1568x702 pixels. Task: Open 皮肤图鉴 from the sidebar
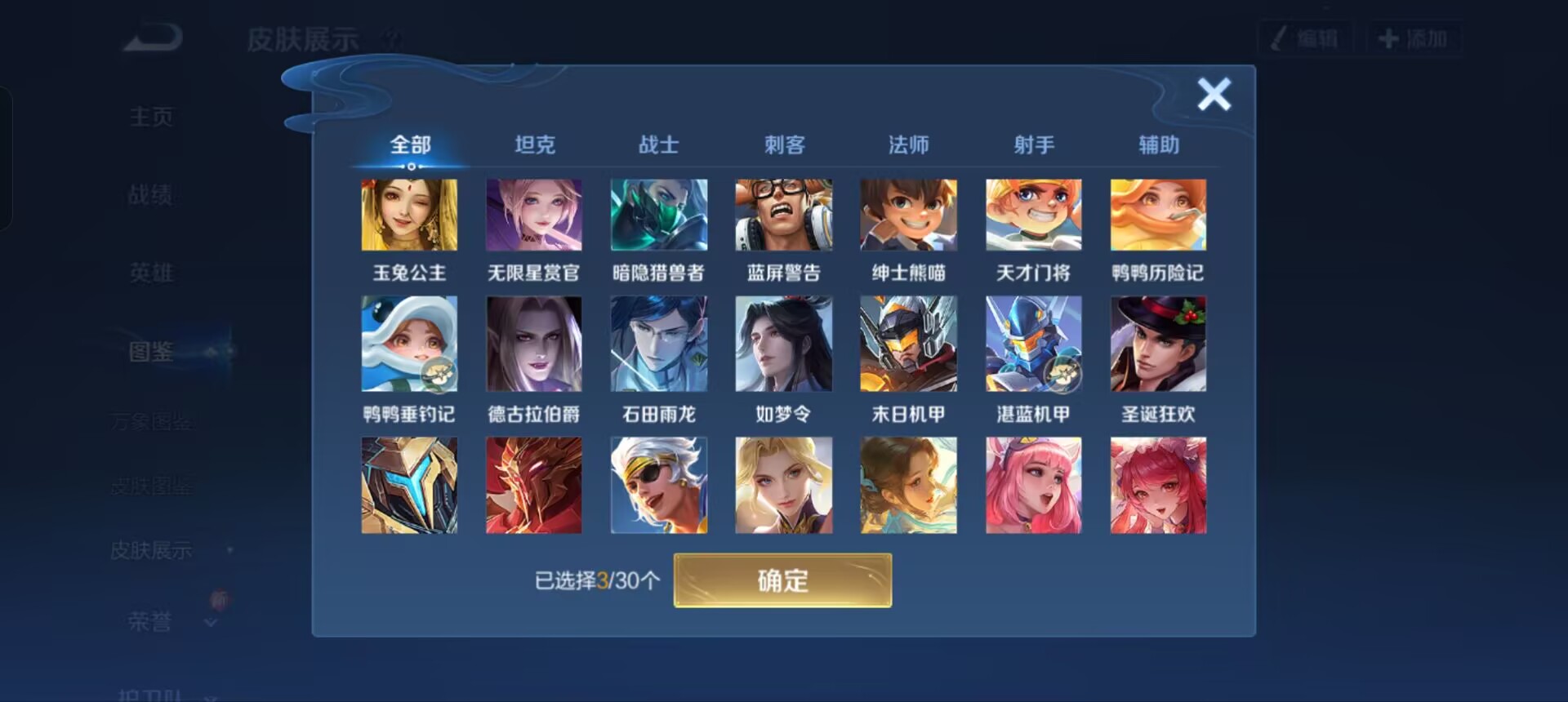[x=151, y=486]
